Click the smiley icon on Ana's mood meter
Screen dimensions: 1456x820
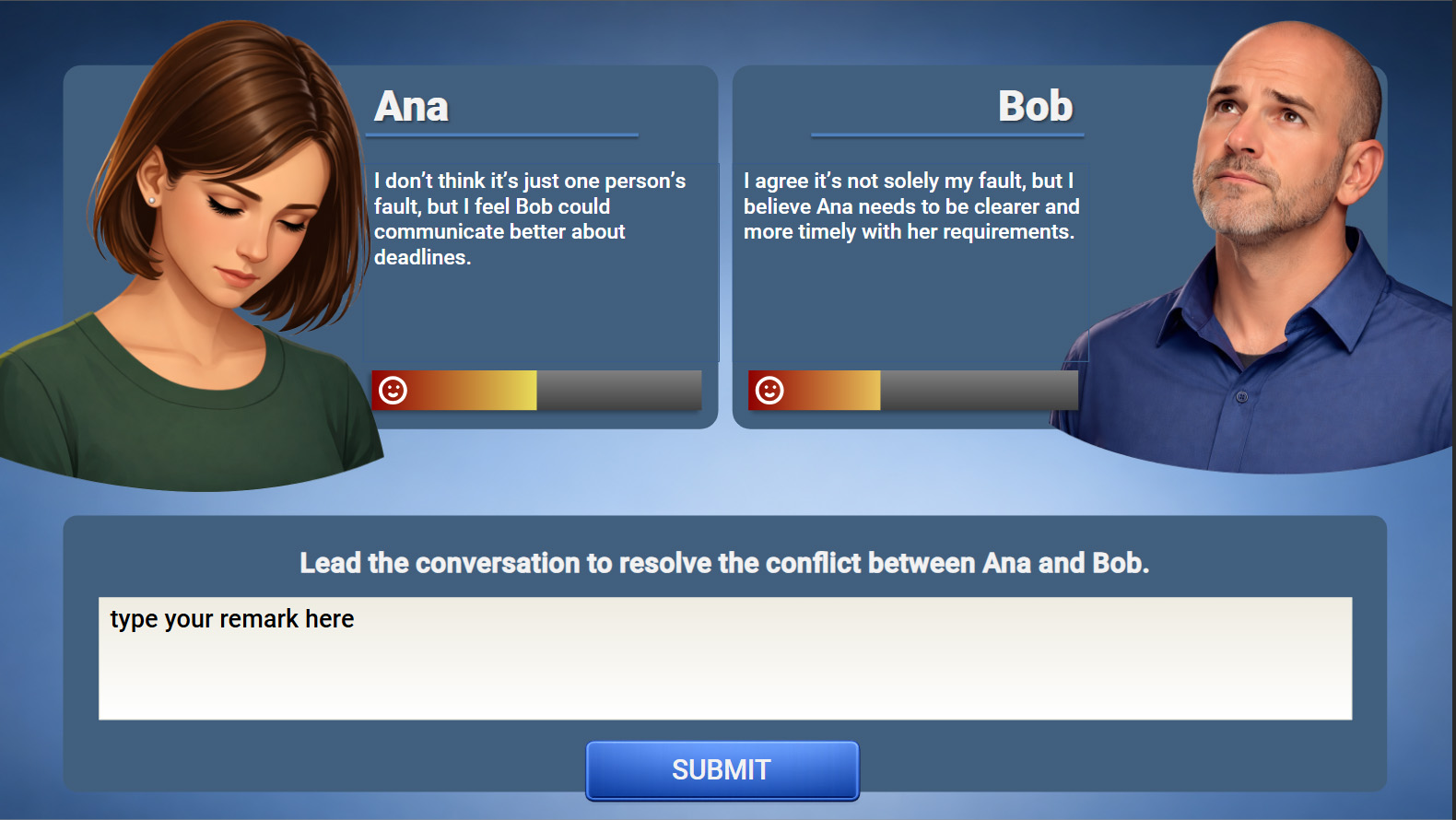click(x=393, y=391)
